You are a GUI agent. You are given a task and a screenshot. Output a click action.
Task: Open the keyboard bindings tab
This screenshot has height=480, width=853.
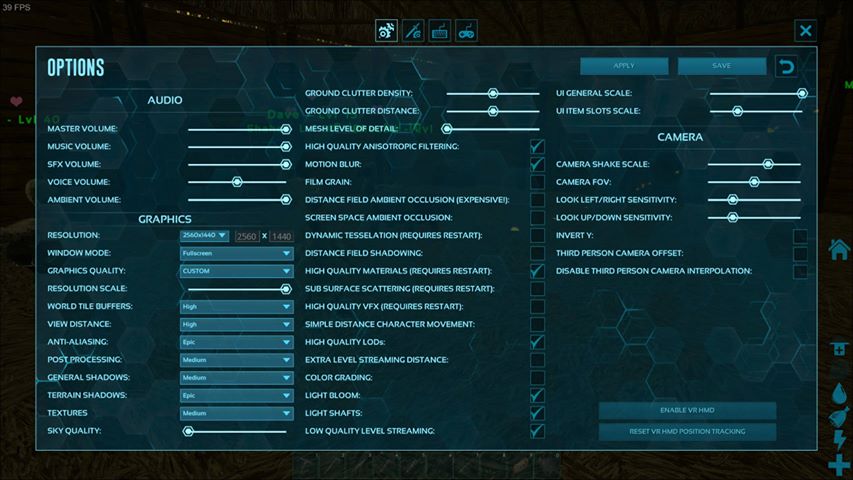(439, 31)
